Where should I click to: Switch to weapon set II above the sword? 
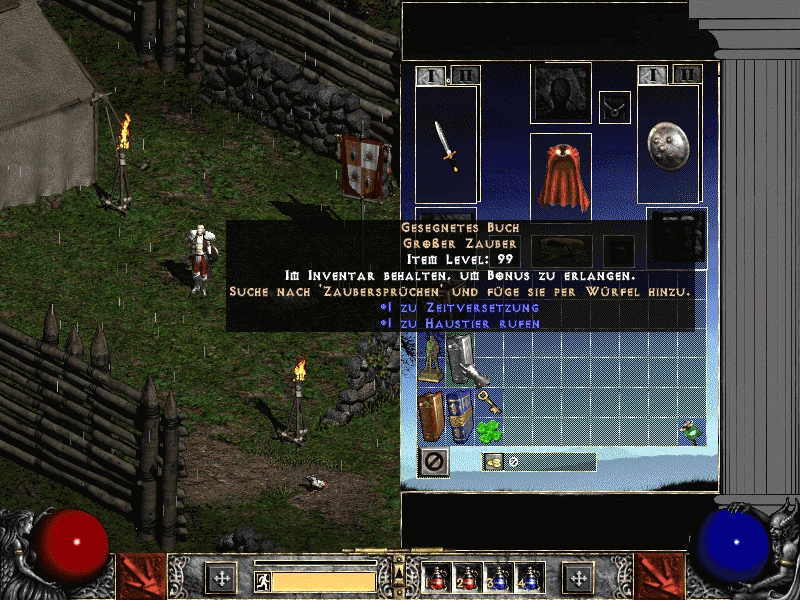(x=465, y=75)
